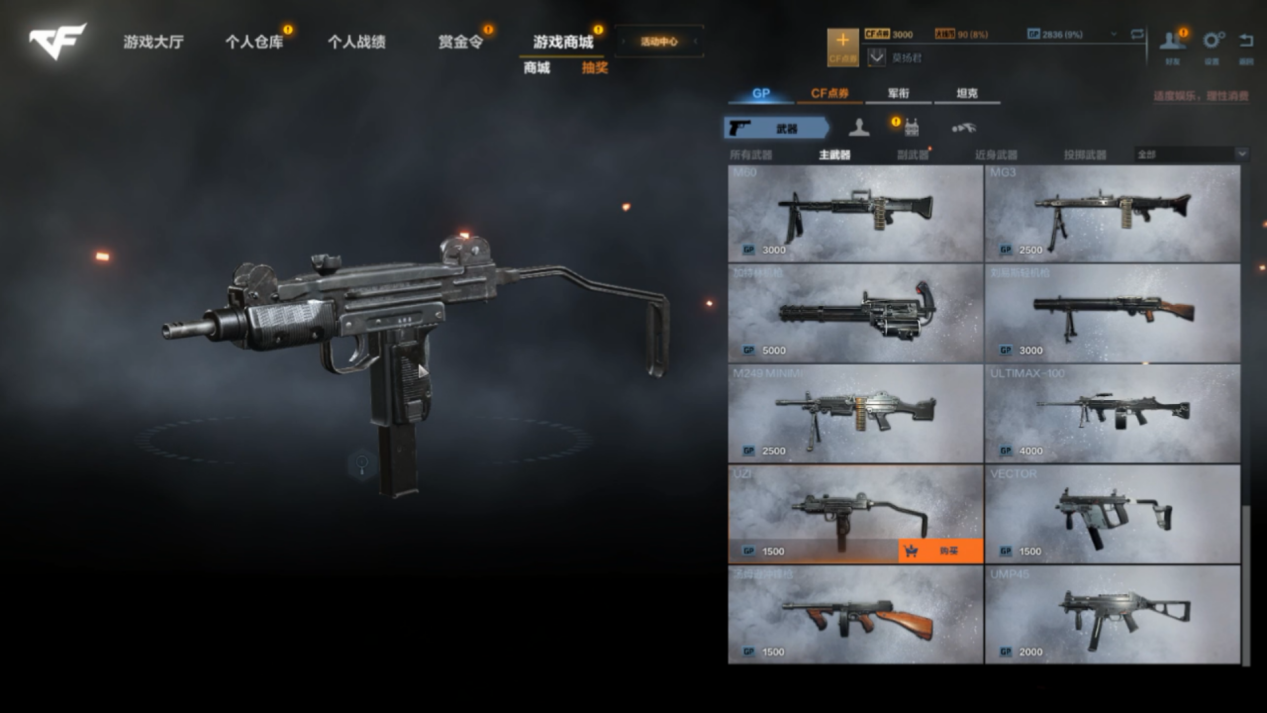
Task: Switch to the 抽奖 lottery sub-tab
Action: click(595, 68)
